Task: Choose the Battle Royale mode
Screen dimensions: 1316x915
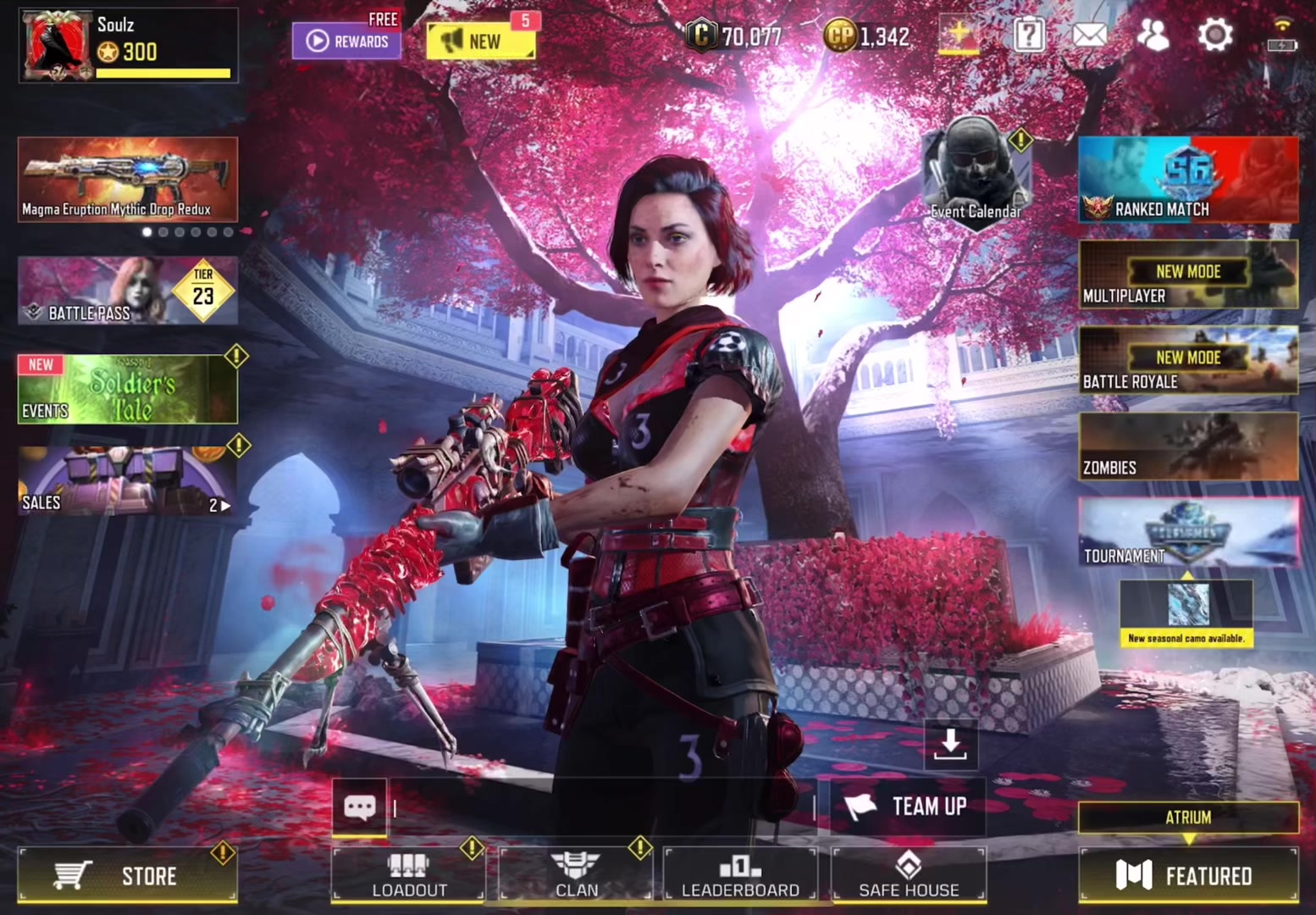Action: click(x=1187, y=360)
